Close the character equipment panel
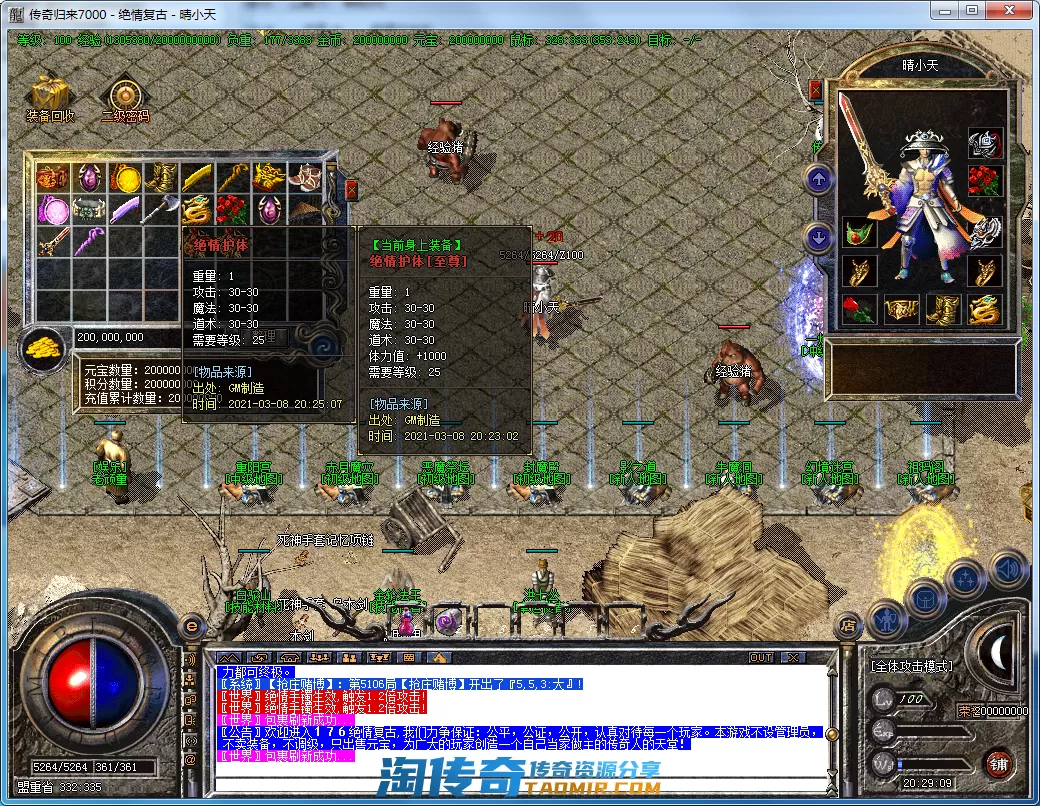The height and width of the screenshot is (806, 1040). coord(816,91)
